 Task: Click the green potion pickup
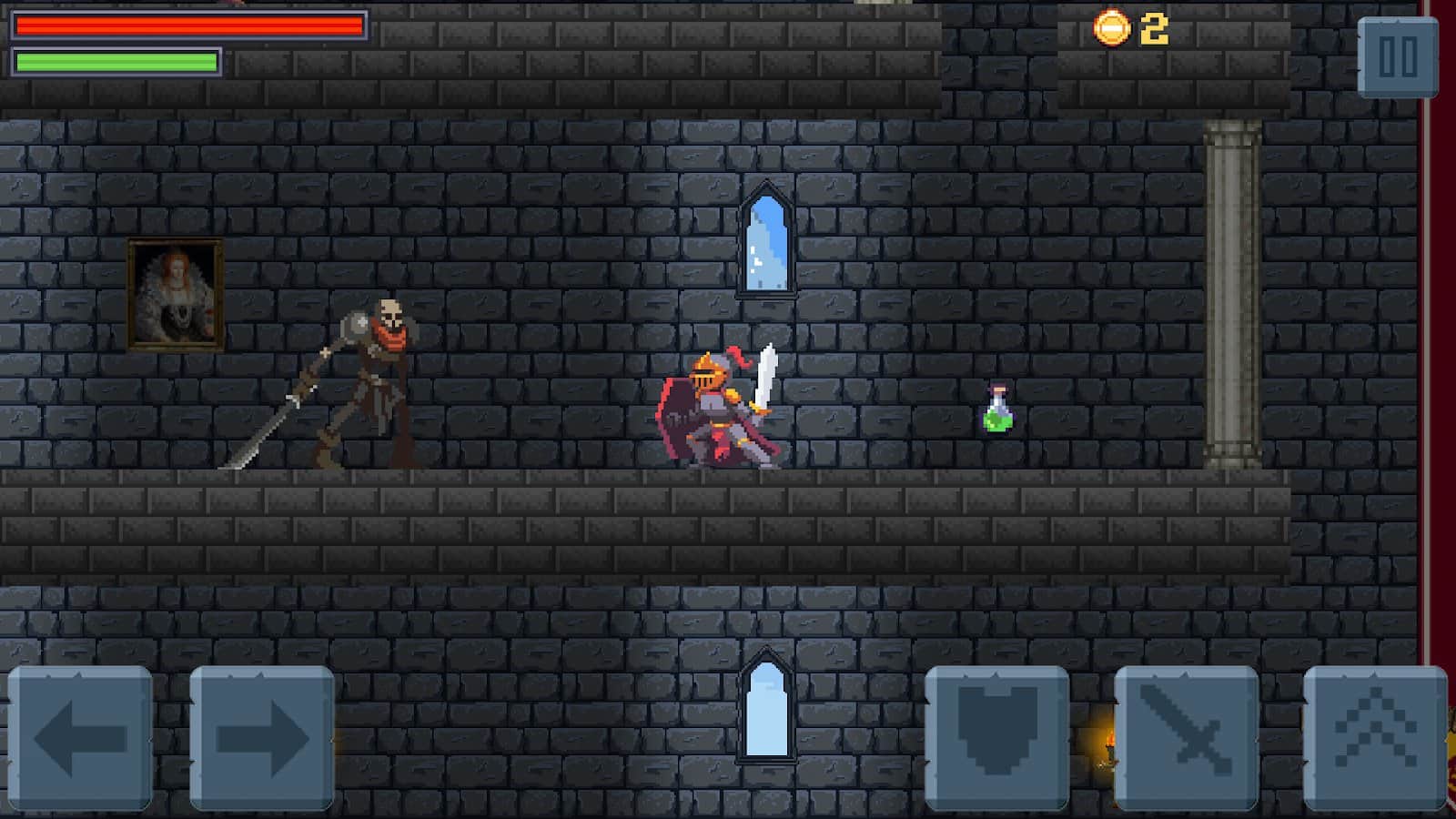coord(996,408)
